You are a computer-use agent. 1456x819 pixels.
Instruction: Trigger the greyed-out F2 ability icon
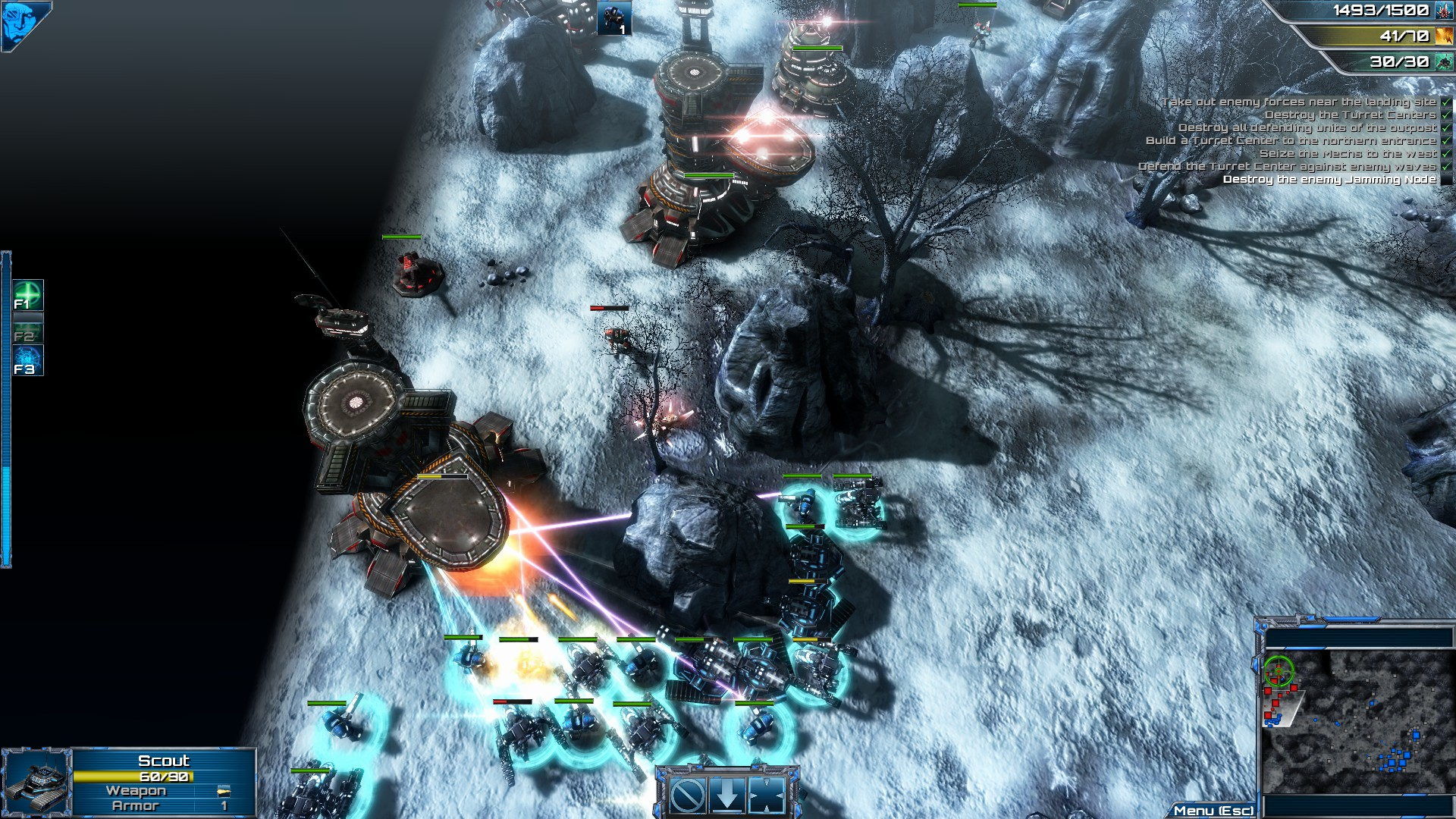[28, 328]
